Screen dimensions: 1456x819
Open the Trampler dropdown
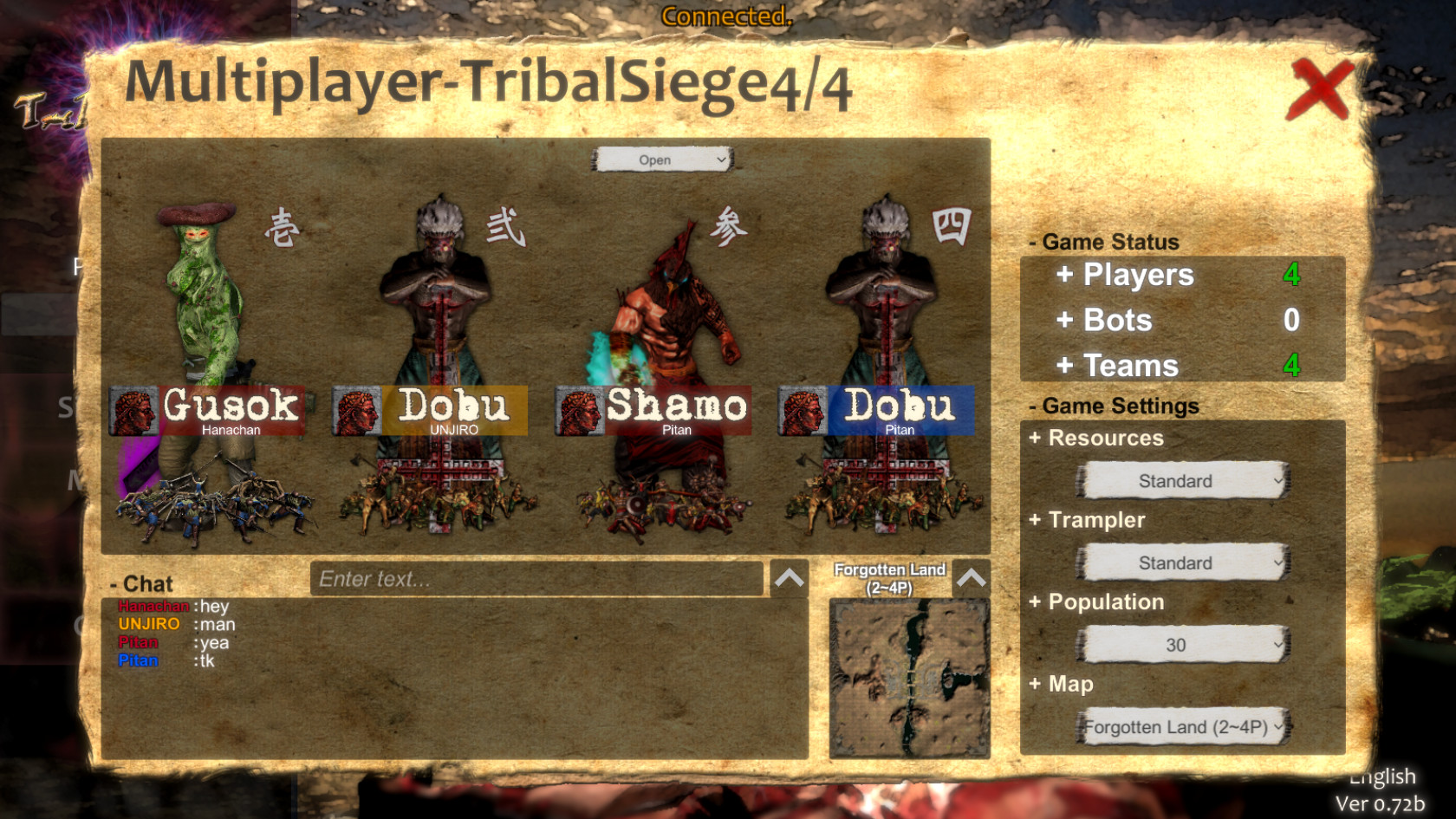[1182, 562]
